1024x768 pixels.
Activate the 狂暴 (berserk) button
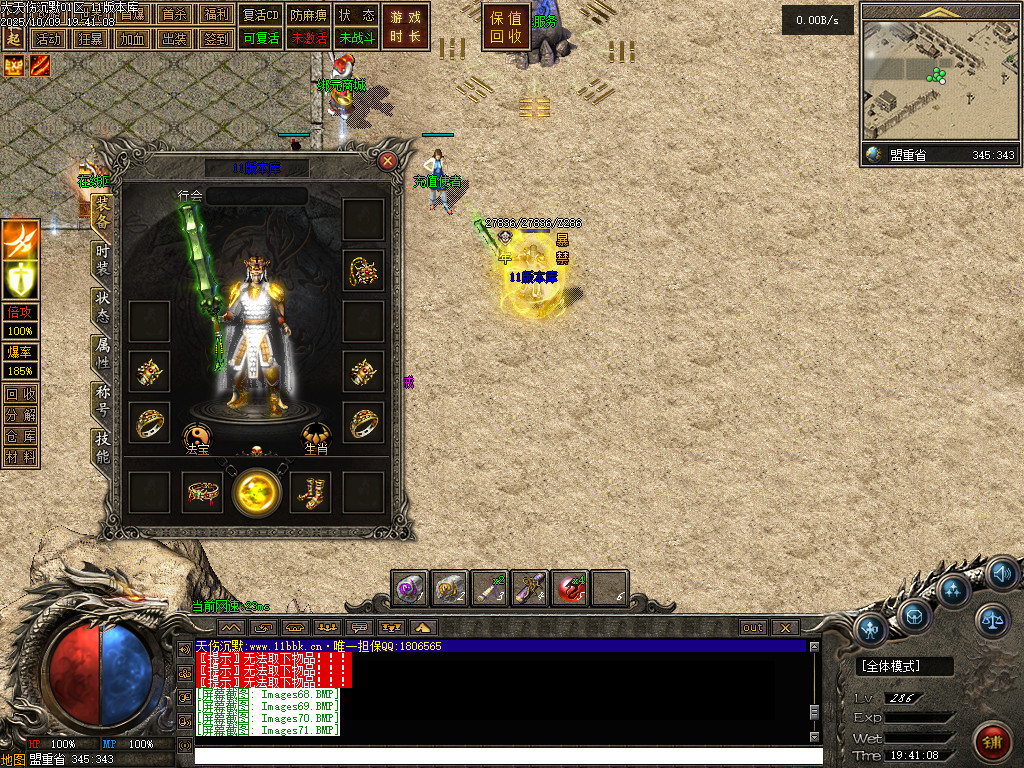pyautogui.click(x=90, y=39)
